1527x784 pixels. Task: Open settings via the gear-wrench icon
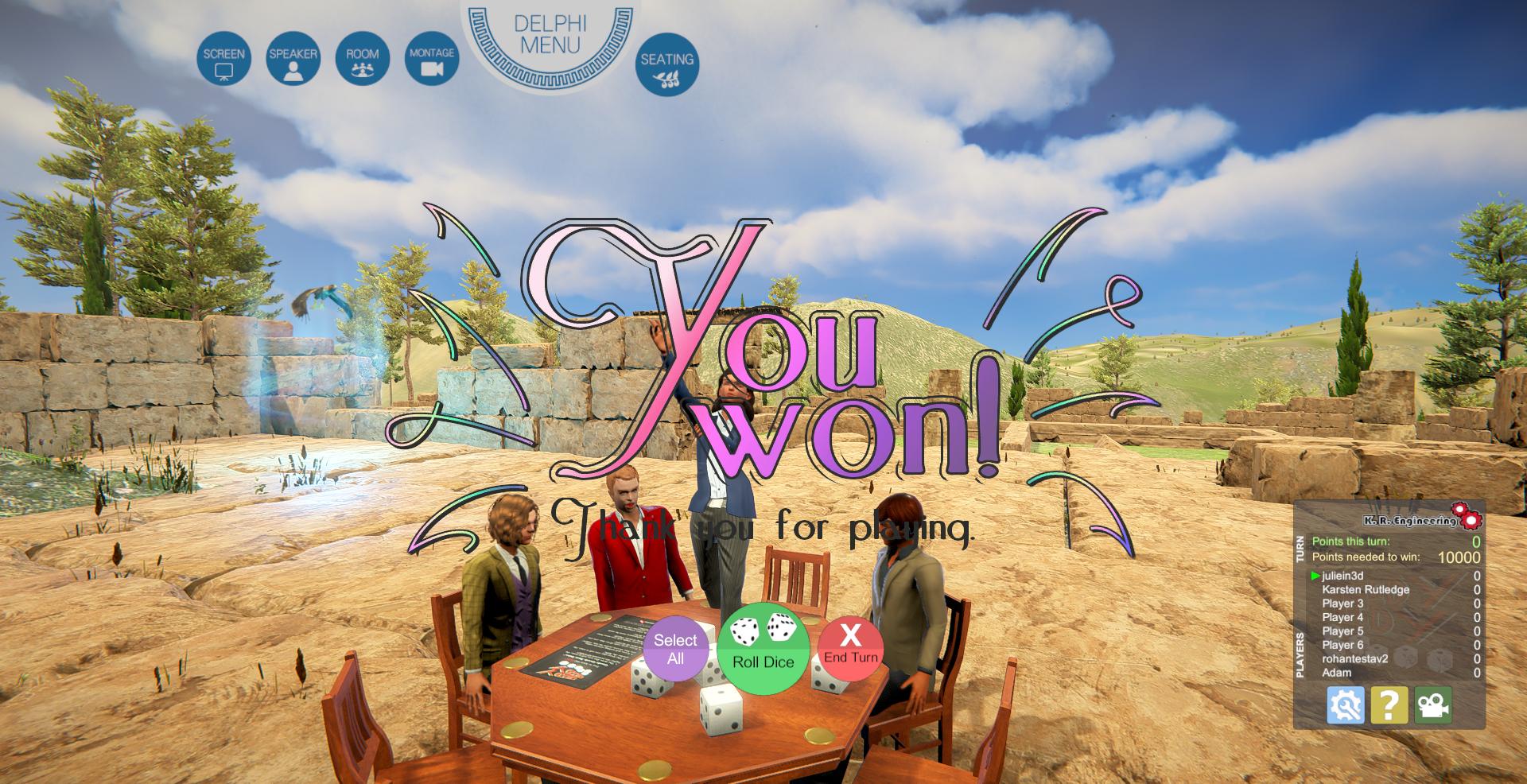(x=1345, y=705)
